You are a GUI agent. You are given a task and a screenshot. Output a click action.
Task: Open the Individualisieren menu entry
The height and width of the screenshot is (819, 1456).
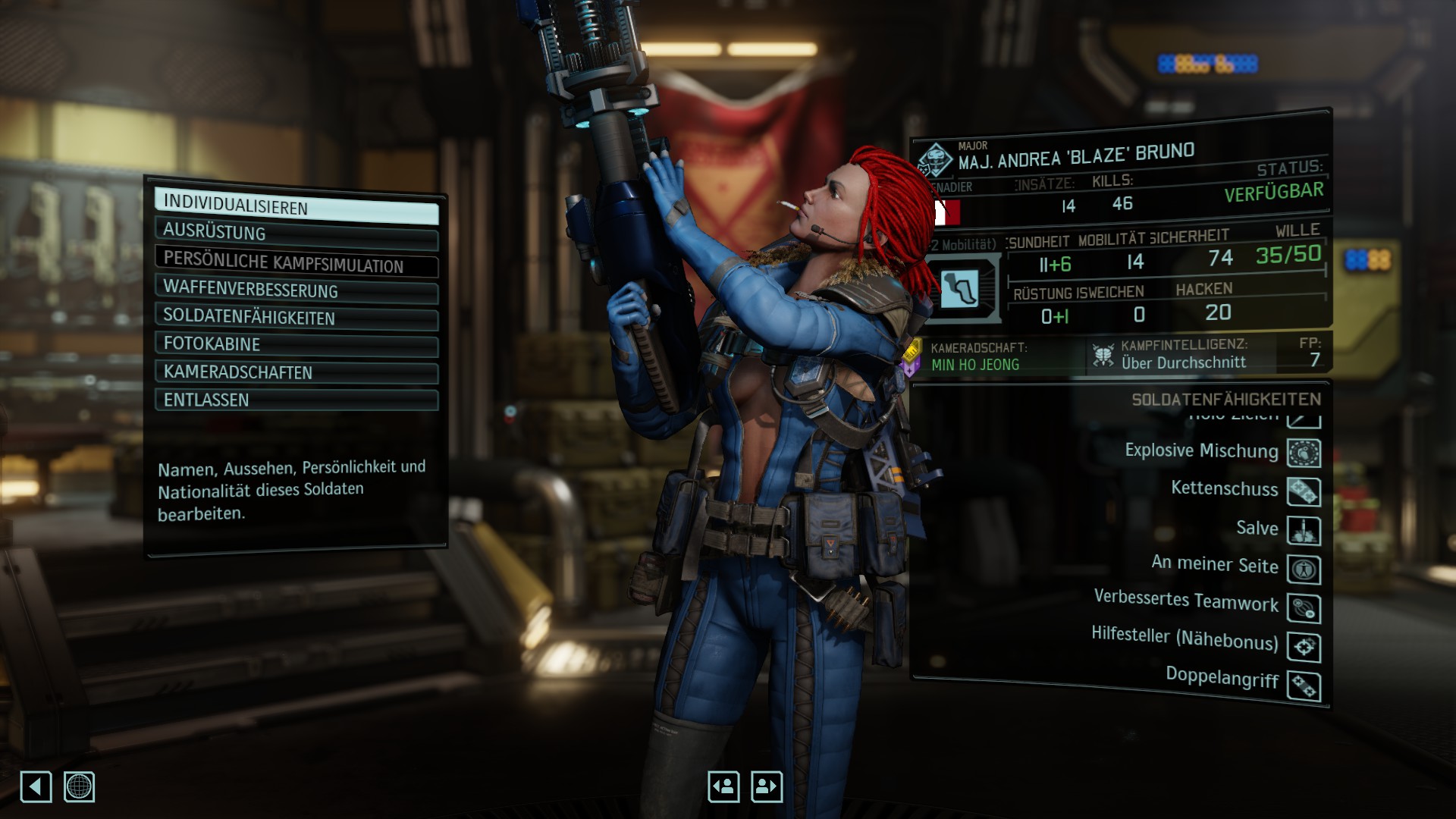click(296, 206)
